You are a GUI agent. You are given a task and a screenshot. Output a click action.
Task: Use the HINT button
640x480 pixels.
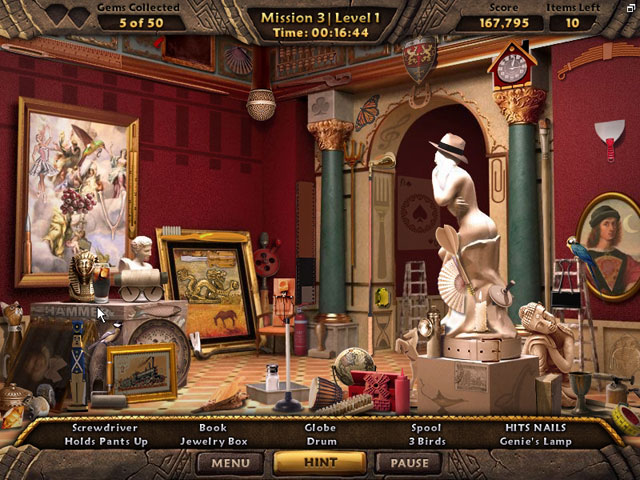(319, 463)
